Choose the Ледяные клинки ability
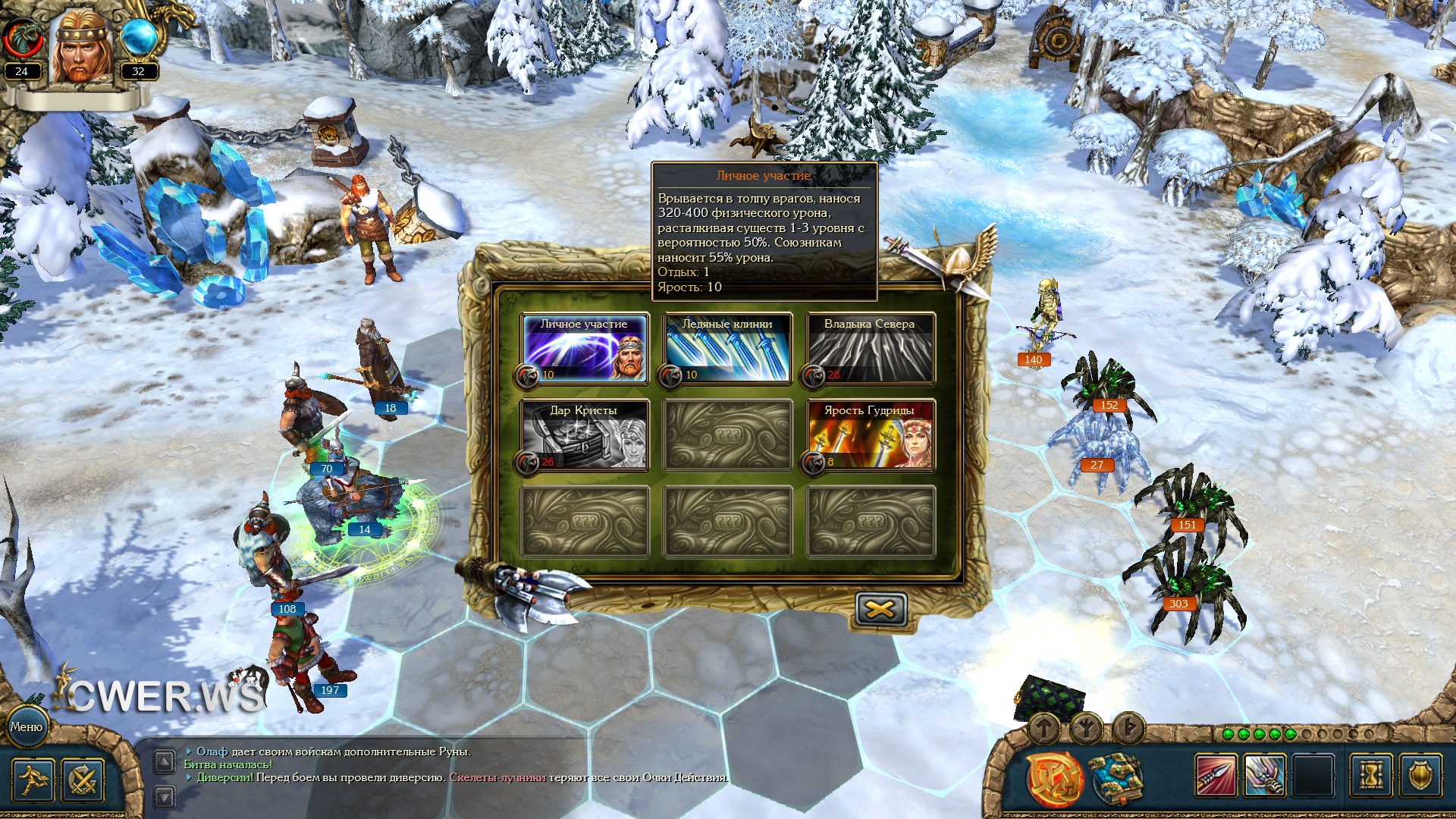This screenshot has height=819, width=1456. pyautogui.click(x=727, y=349)
